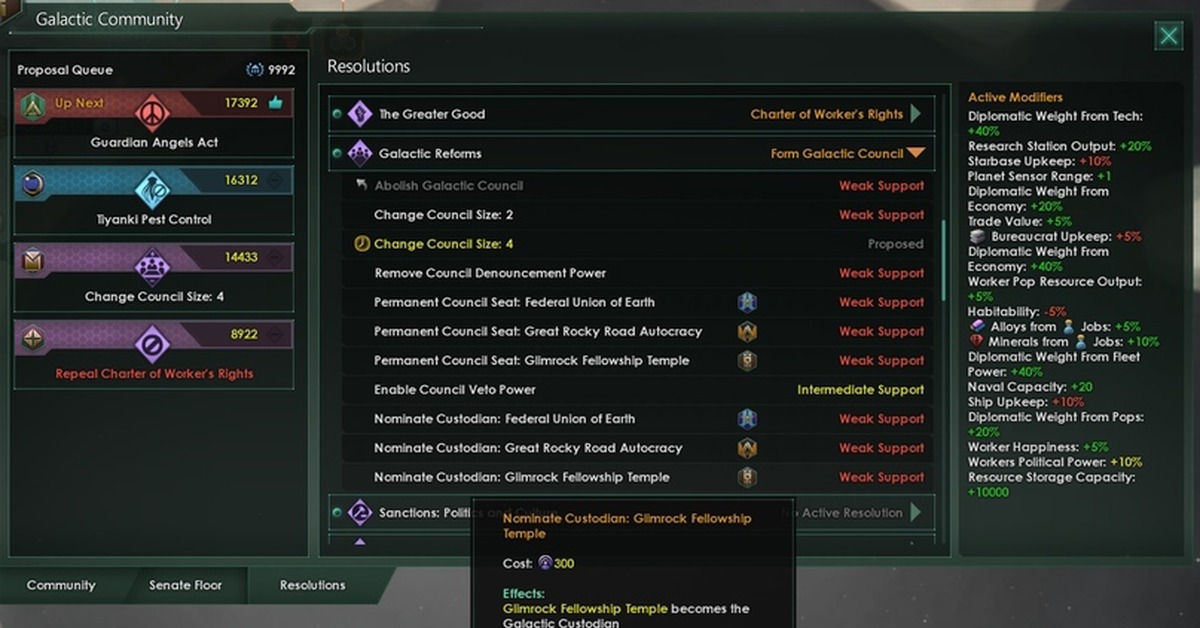Select the Resolutions tab
The width and height of the screenshot is (1200, 628).
click(312, 585)
